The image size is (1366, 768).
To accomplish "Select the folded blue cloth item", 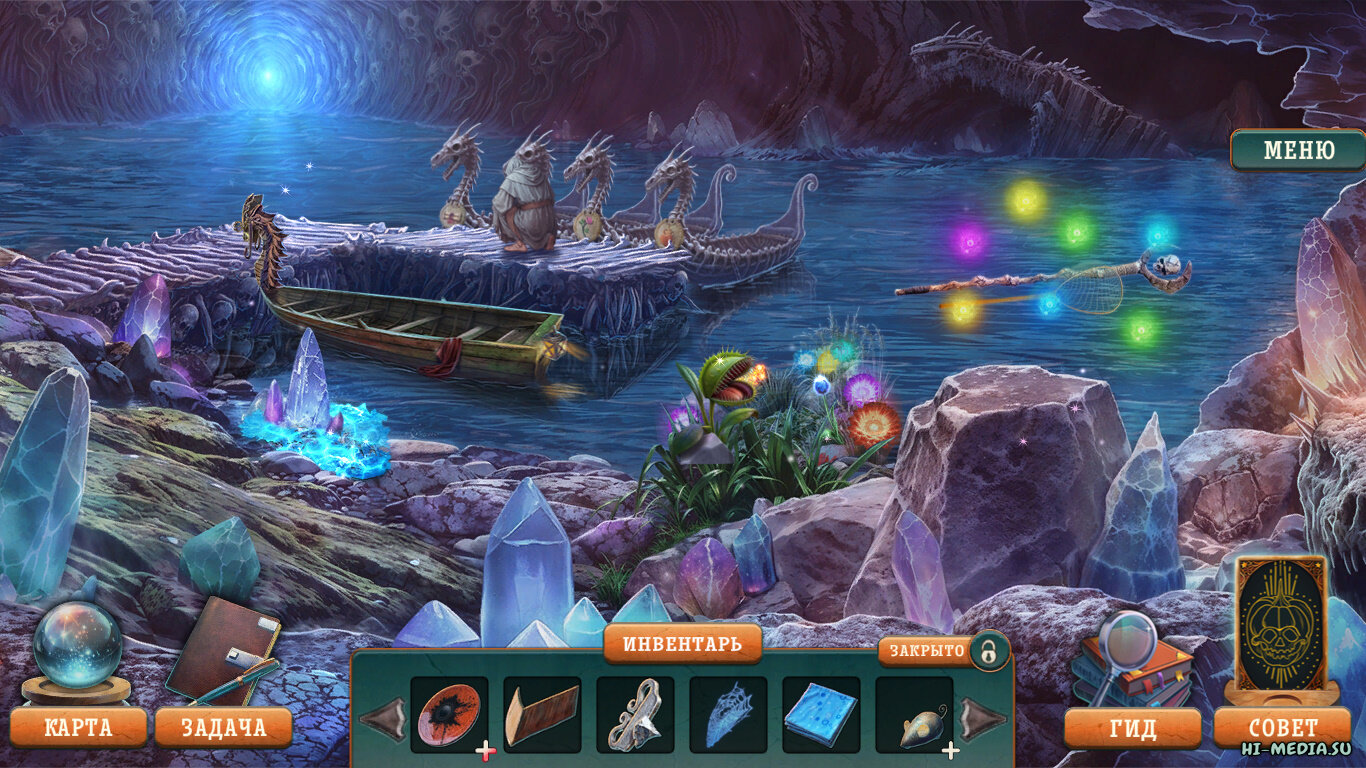I will click(x=821, y=714).
